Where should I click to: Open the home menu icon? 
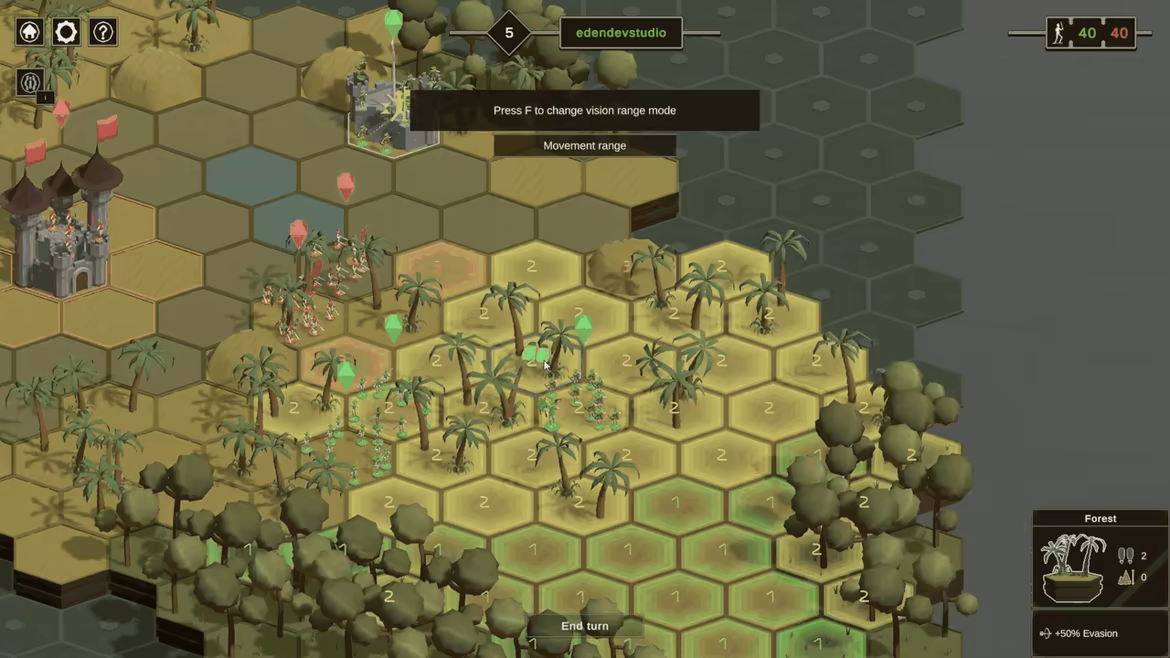(x=30, y=32)
